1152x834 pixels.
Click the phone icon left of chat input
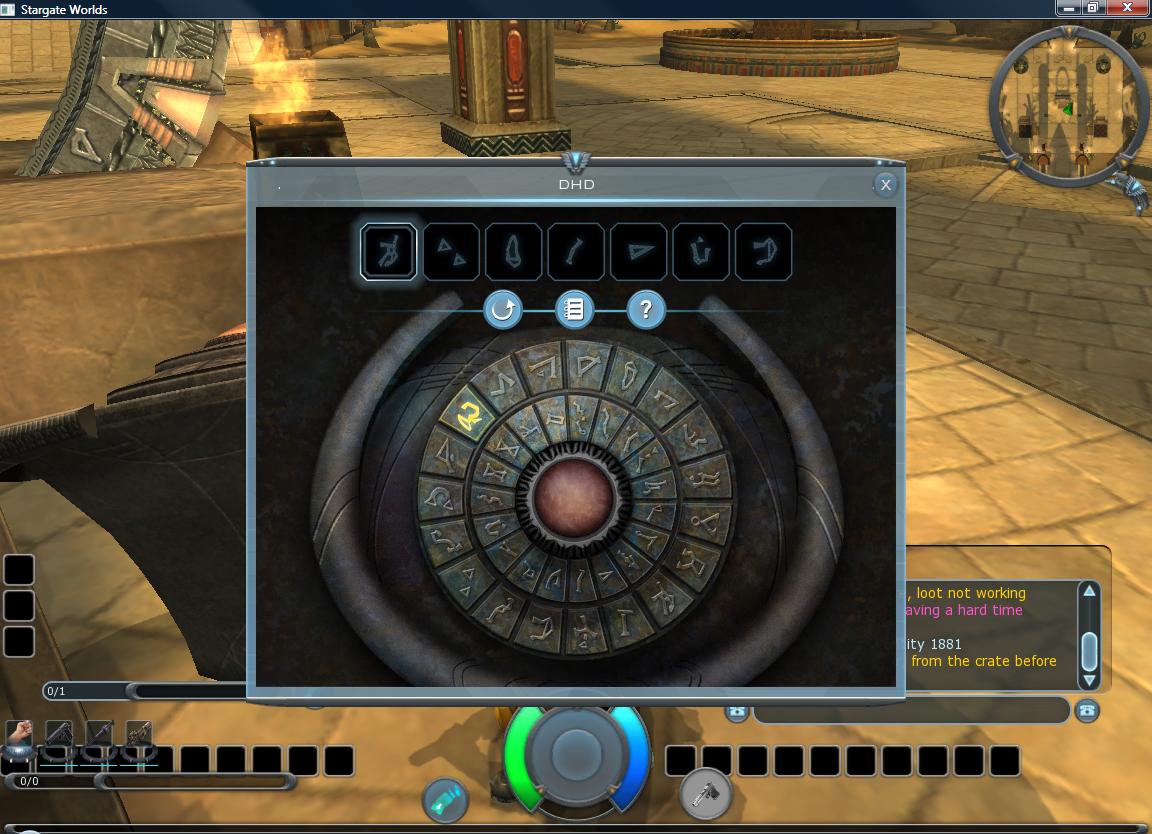pos(738,711)
